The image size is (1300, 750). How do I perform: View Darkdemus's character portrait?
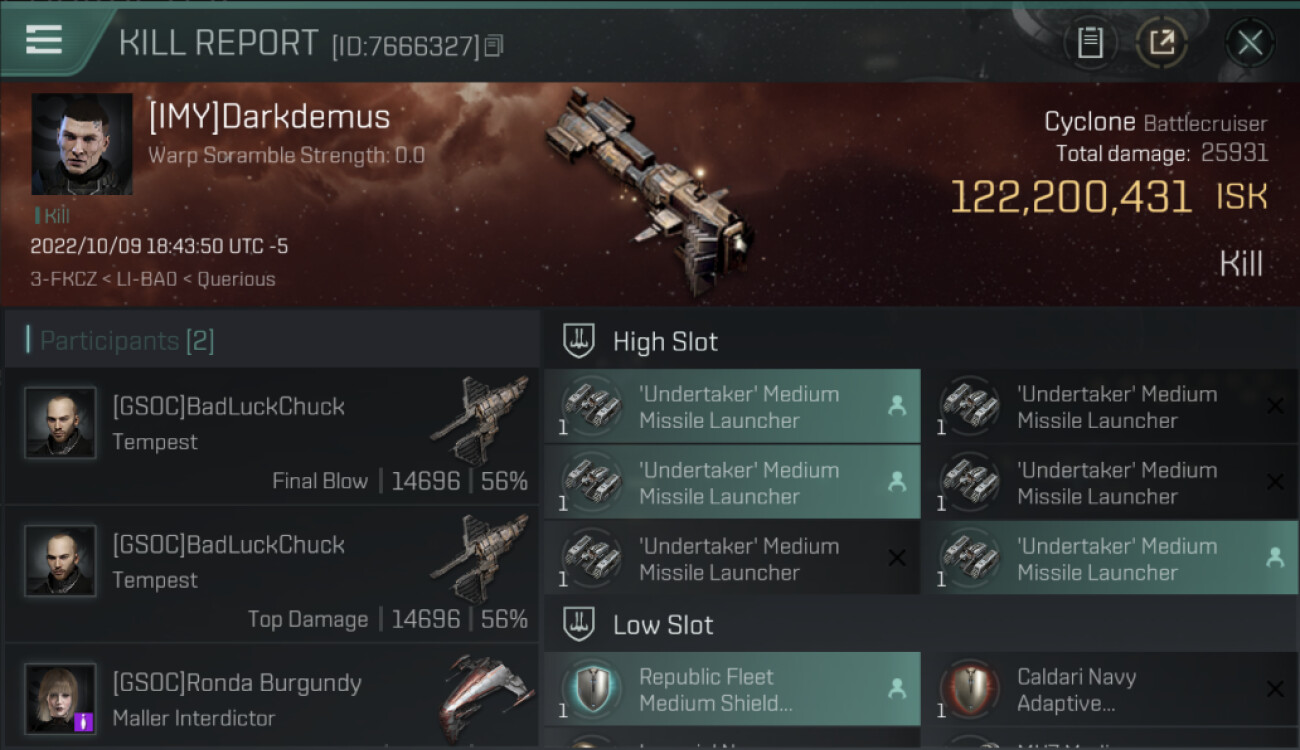point(82,144)
